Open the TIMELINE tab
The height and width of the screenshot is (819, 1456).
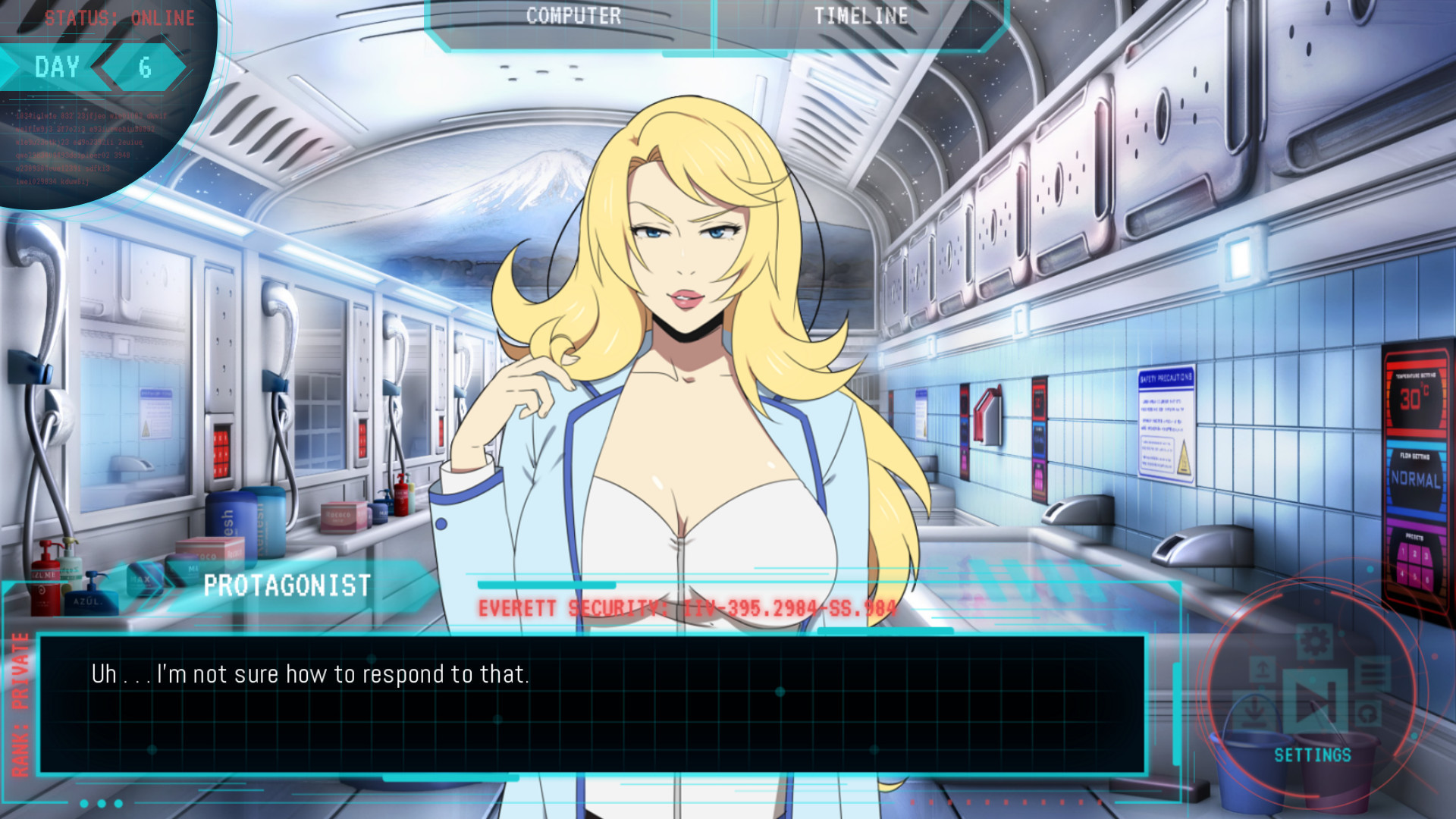click(861, 16)
